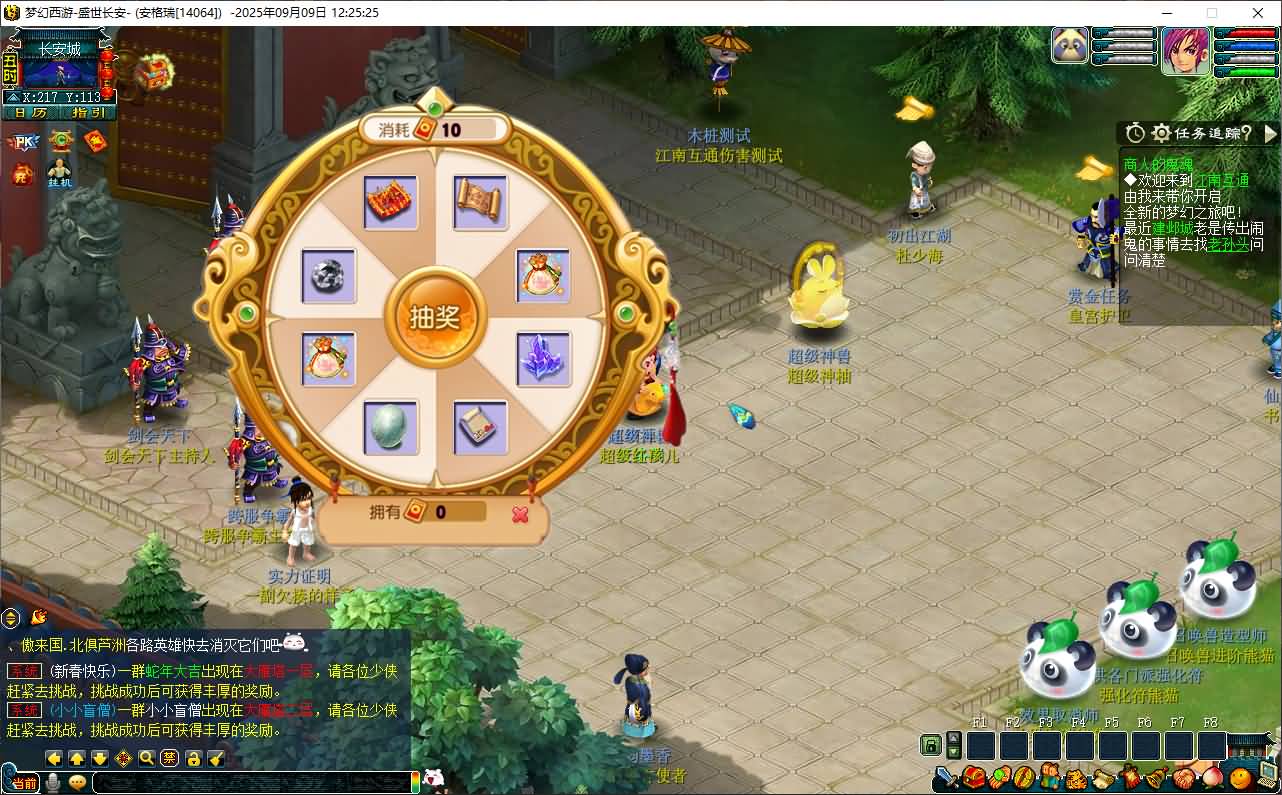The width and height of the screenshot is (1282, 795).
Task: Switch the 当前 chat channel selector
Action: pyautogui.click(x=26, y=782)
